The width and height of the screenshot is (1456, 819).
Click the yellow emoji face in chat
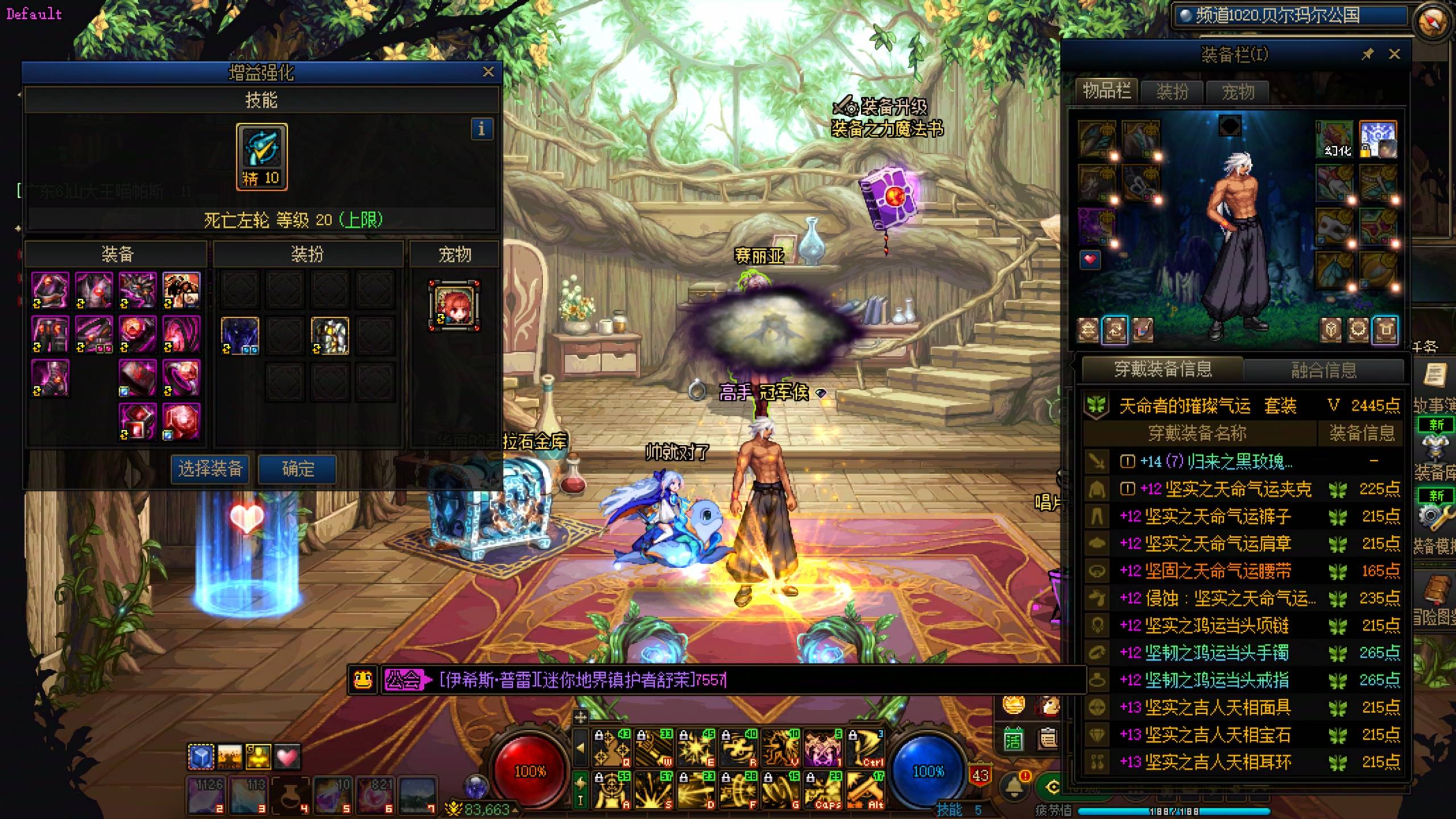point(363,680)
